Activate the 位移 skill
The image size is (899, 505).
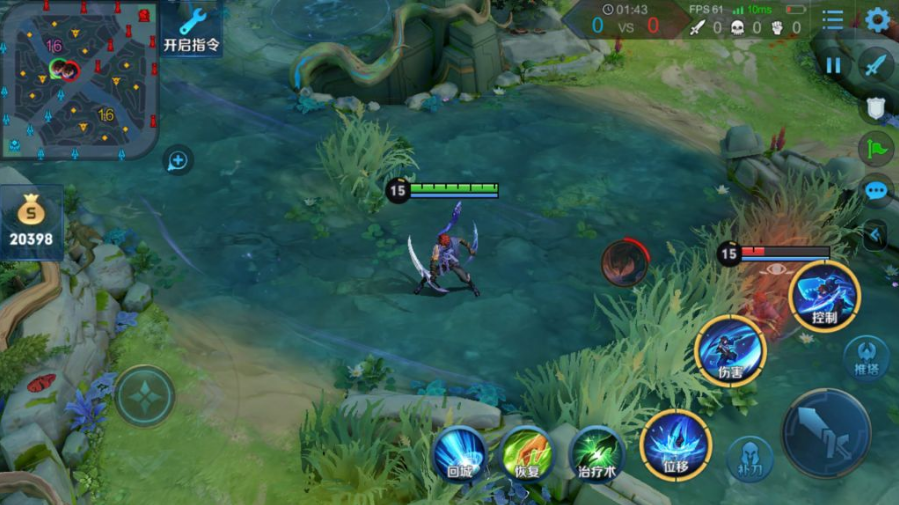coord(676,446)
